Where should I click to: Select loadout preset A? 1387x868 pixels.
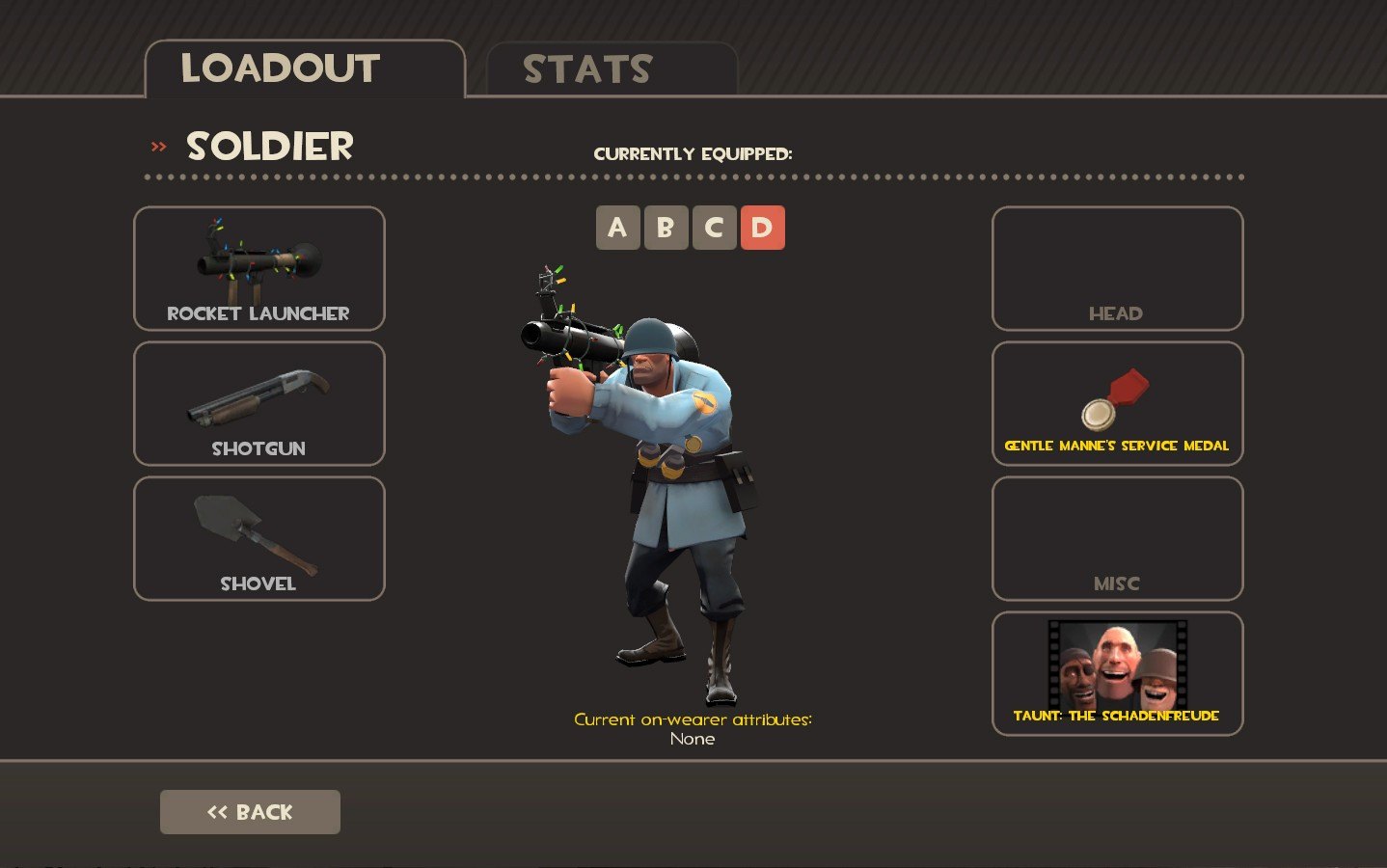(x=617, y=228)
